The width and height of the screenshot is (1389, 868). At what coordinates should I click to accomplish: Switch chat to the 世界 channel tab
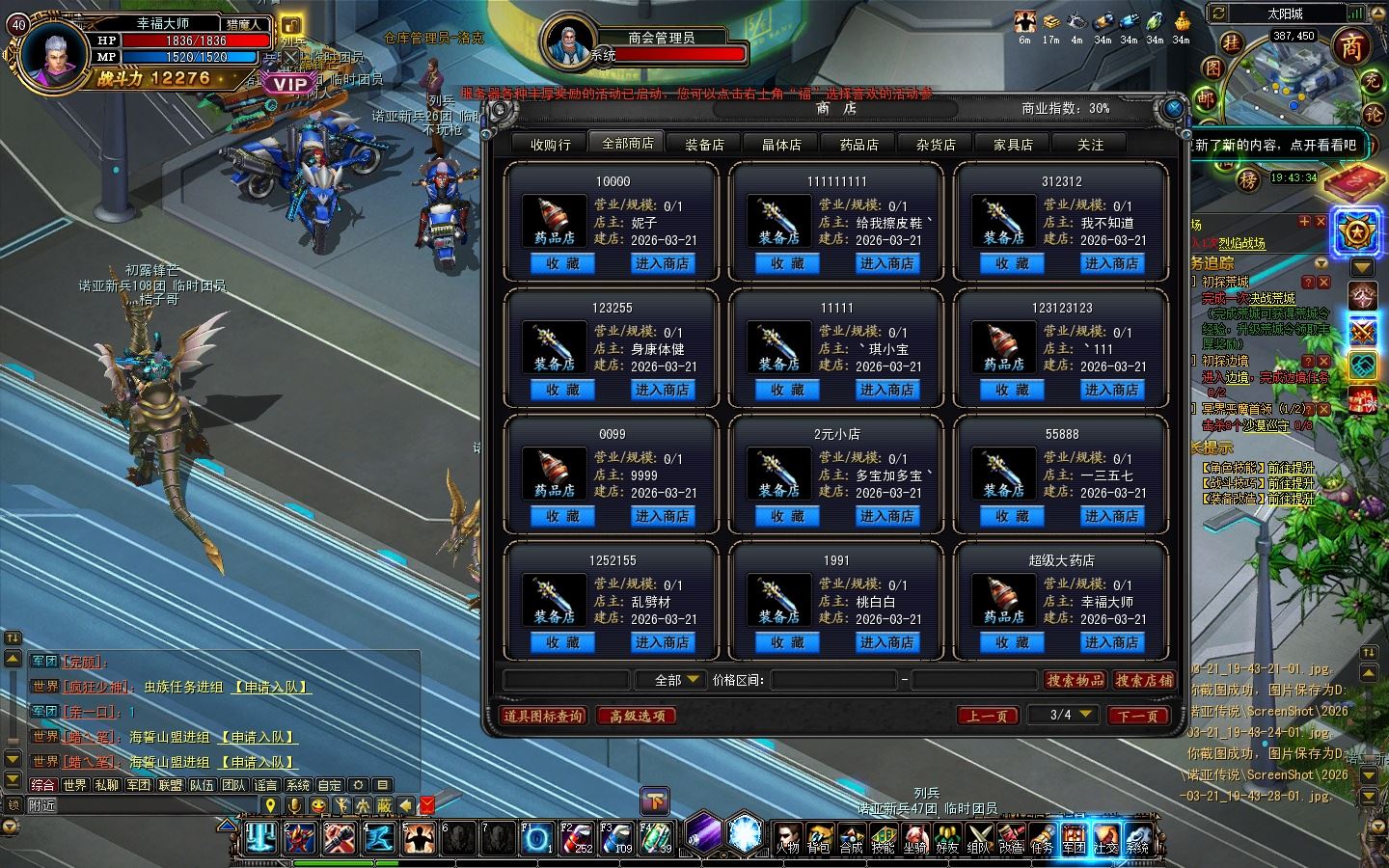click(x=75, y=785)
